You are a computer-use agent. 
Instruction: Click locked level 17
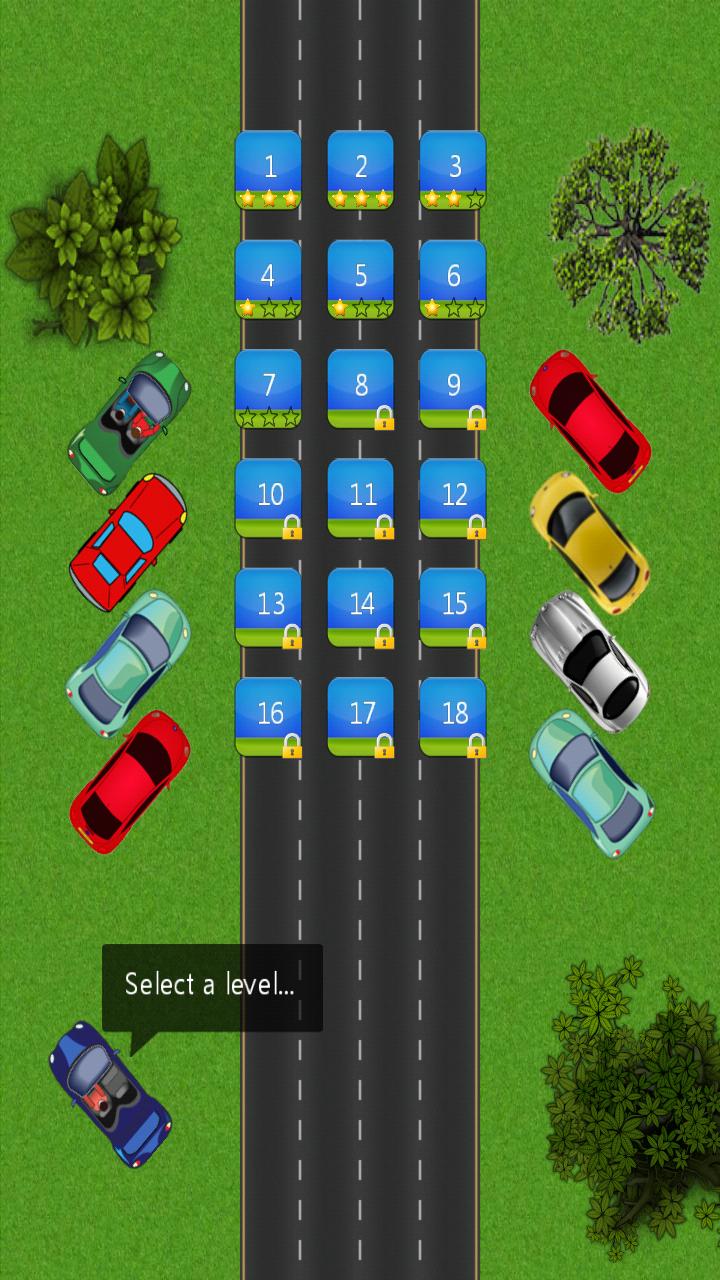pyautogui.click(x=361, y=717)
